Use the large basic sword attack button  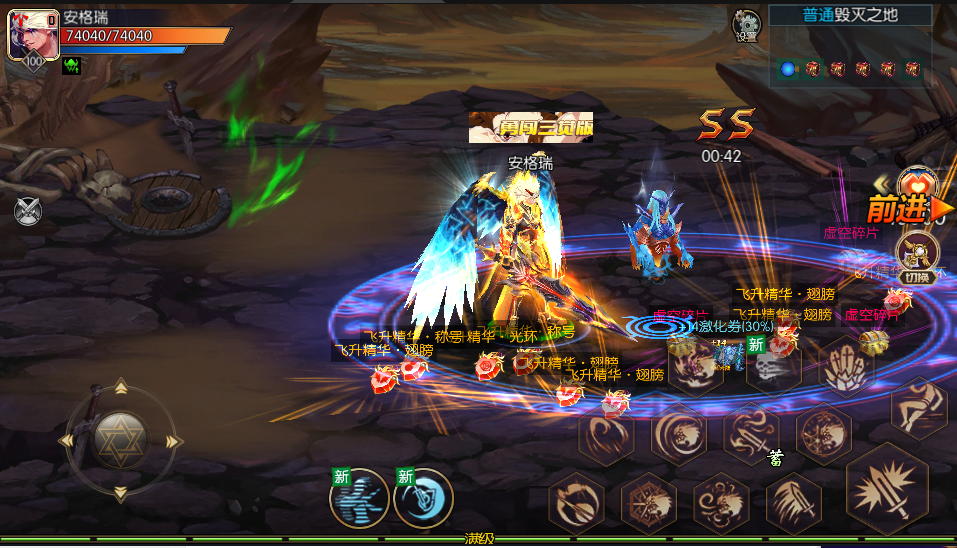click(886, 489)
